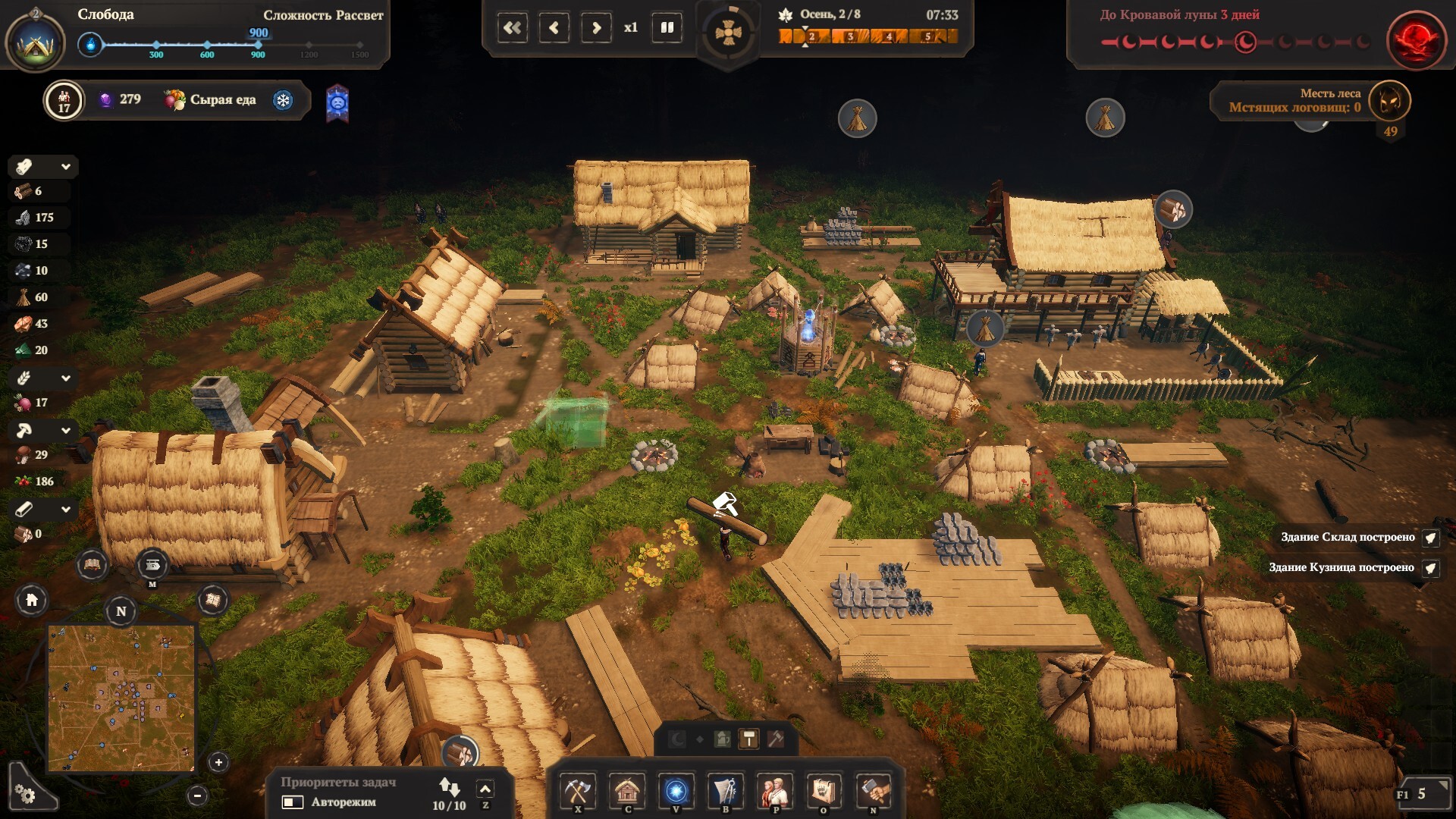
Task: Open the pickaxe and axe gathering menu
Action: point(578,791)
